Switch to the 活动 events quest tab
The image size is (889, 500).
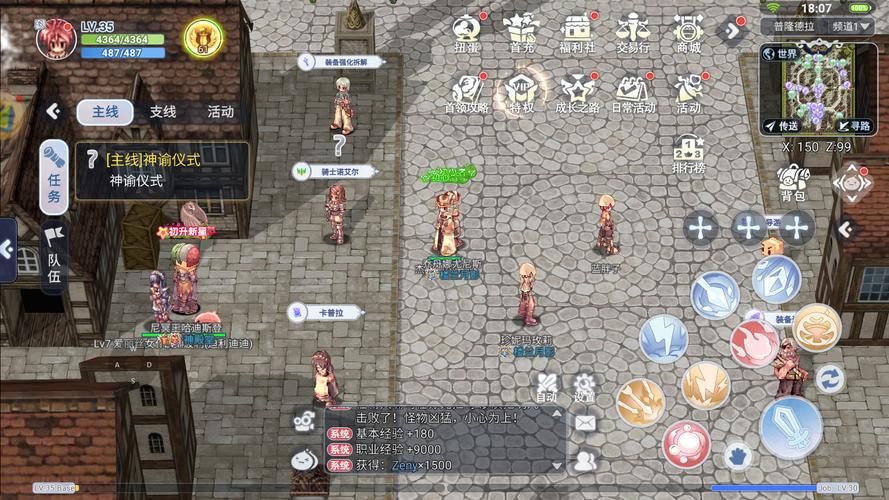click(x=220, y=112)
